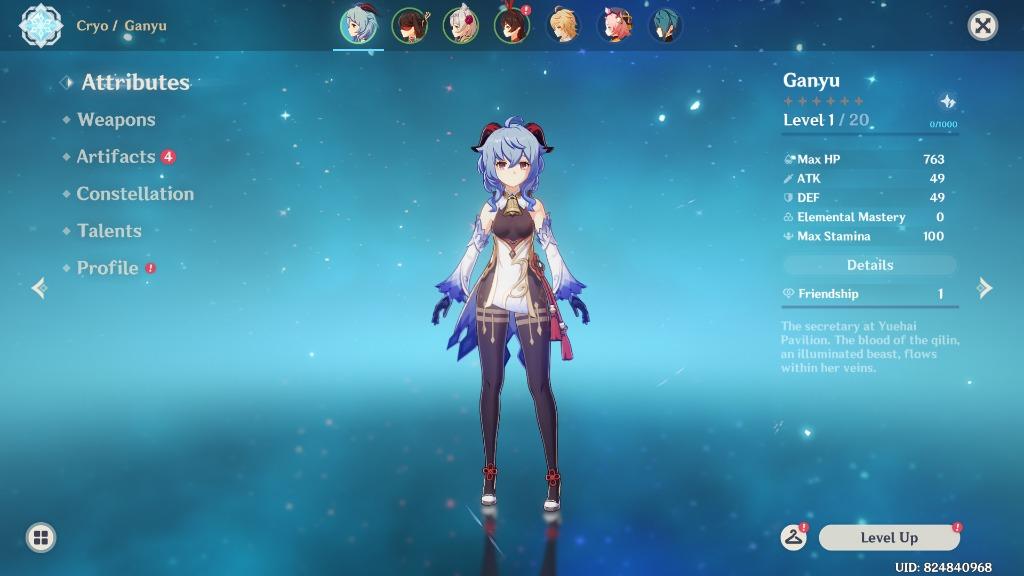Switch to the next character with the right arrow
Image resolution: width=1024 pixels, height=576 pixels.
click(985, 288)
